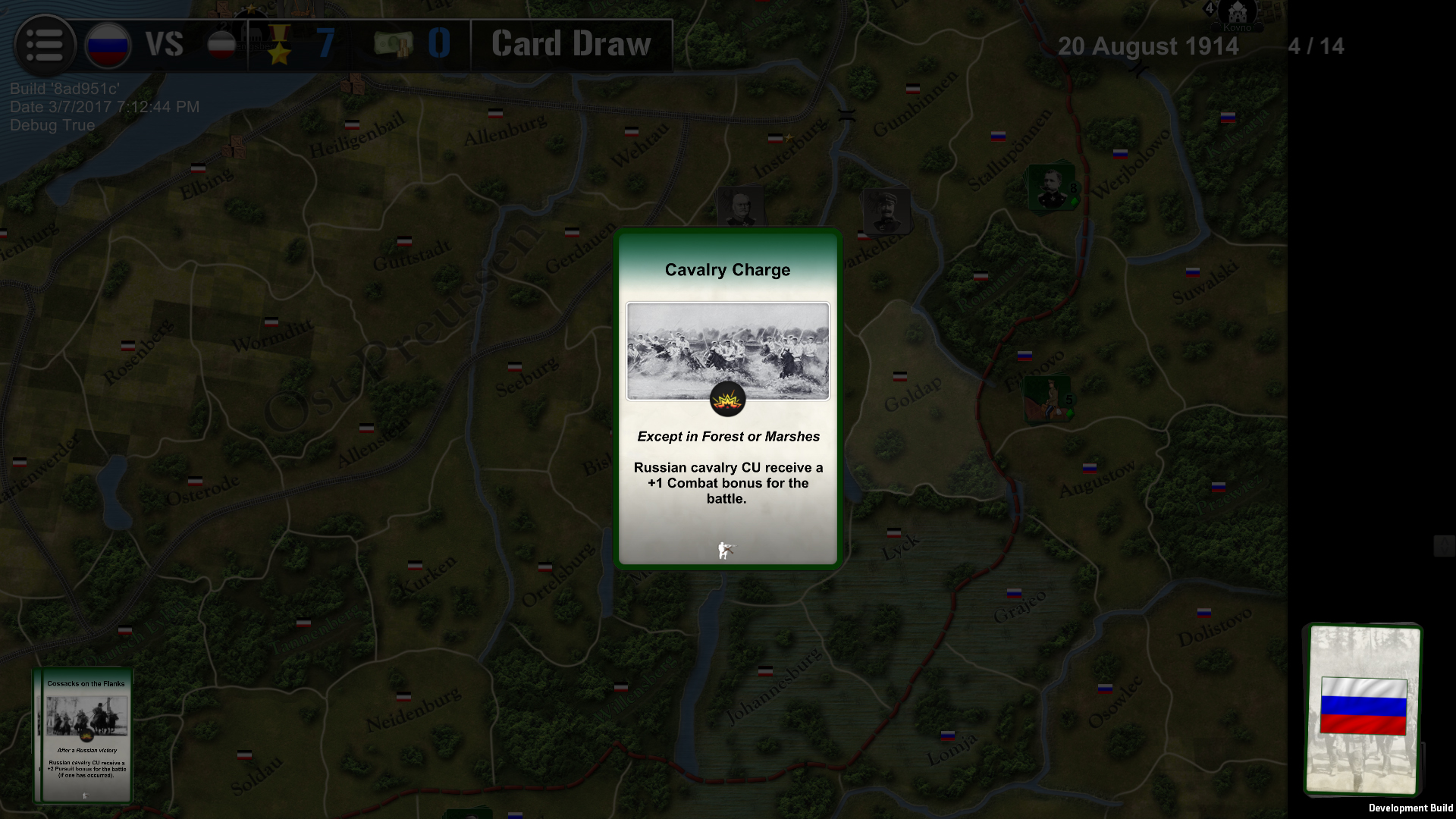This screenshot has height=819, width=1456.
Task: Select the Card Draw phase header
Action: [570, 44]
